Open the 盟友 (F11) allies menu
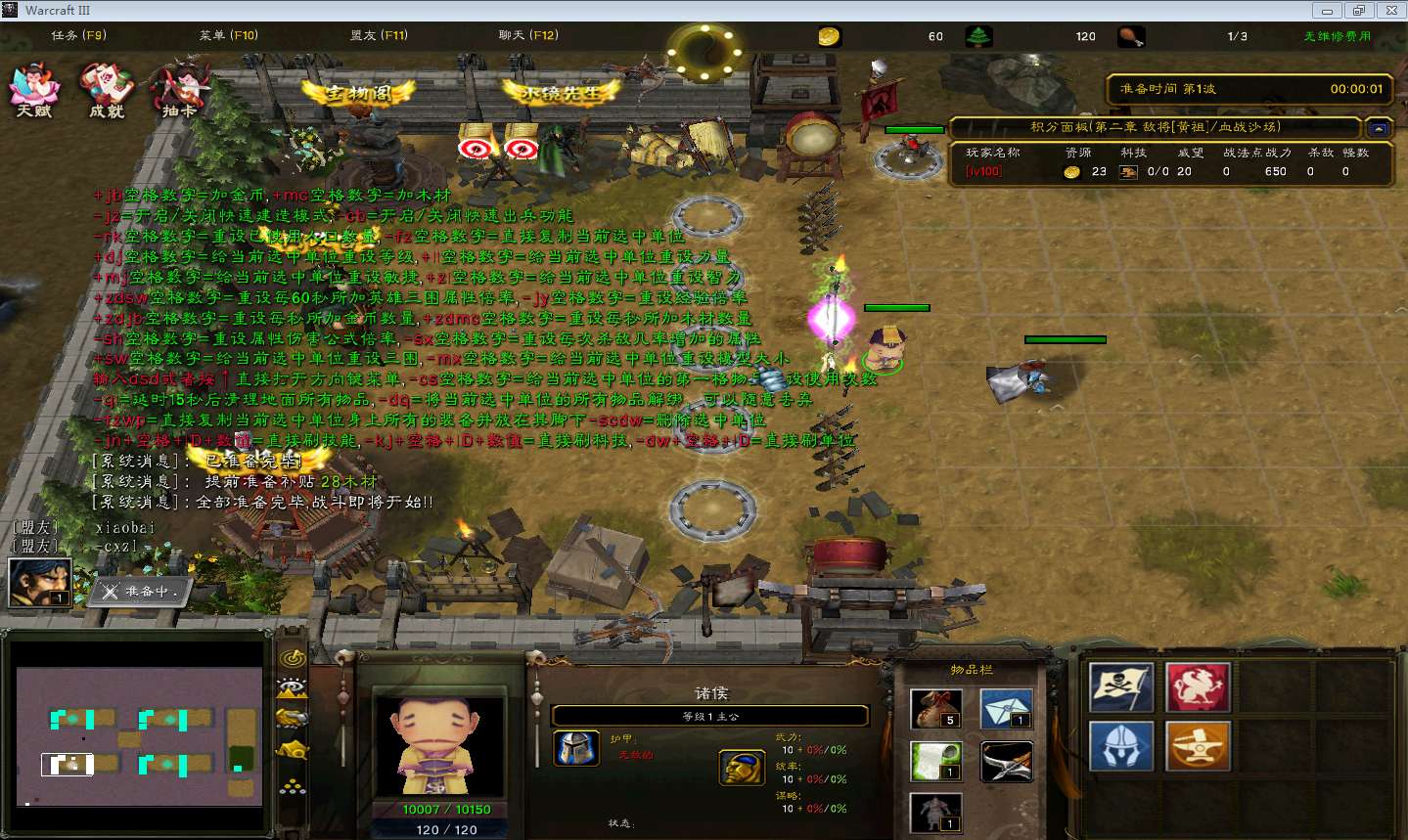 [x=379, y=35]
